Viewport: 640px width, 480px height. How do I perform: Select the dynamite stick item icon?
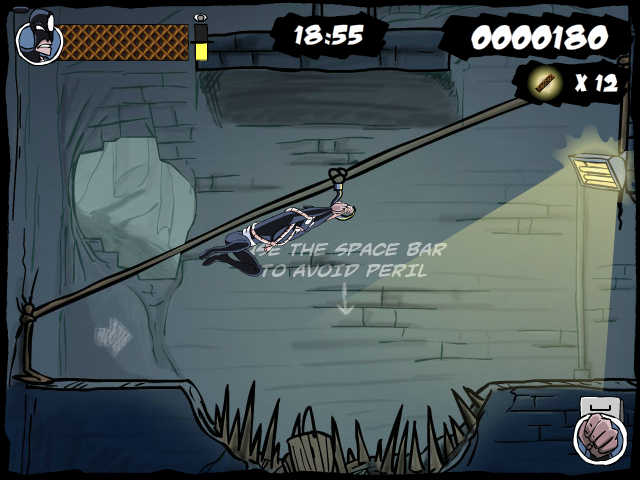click(x=546, y=84)
